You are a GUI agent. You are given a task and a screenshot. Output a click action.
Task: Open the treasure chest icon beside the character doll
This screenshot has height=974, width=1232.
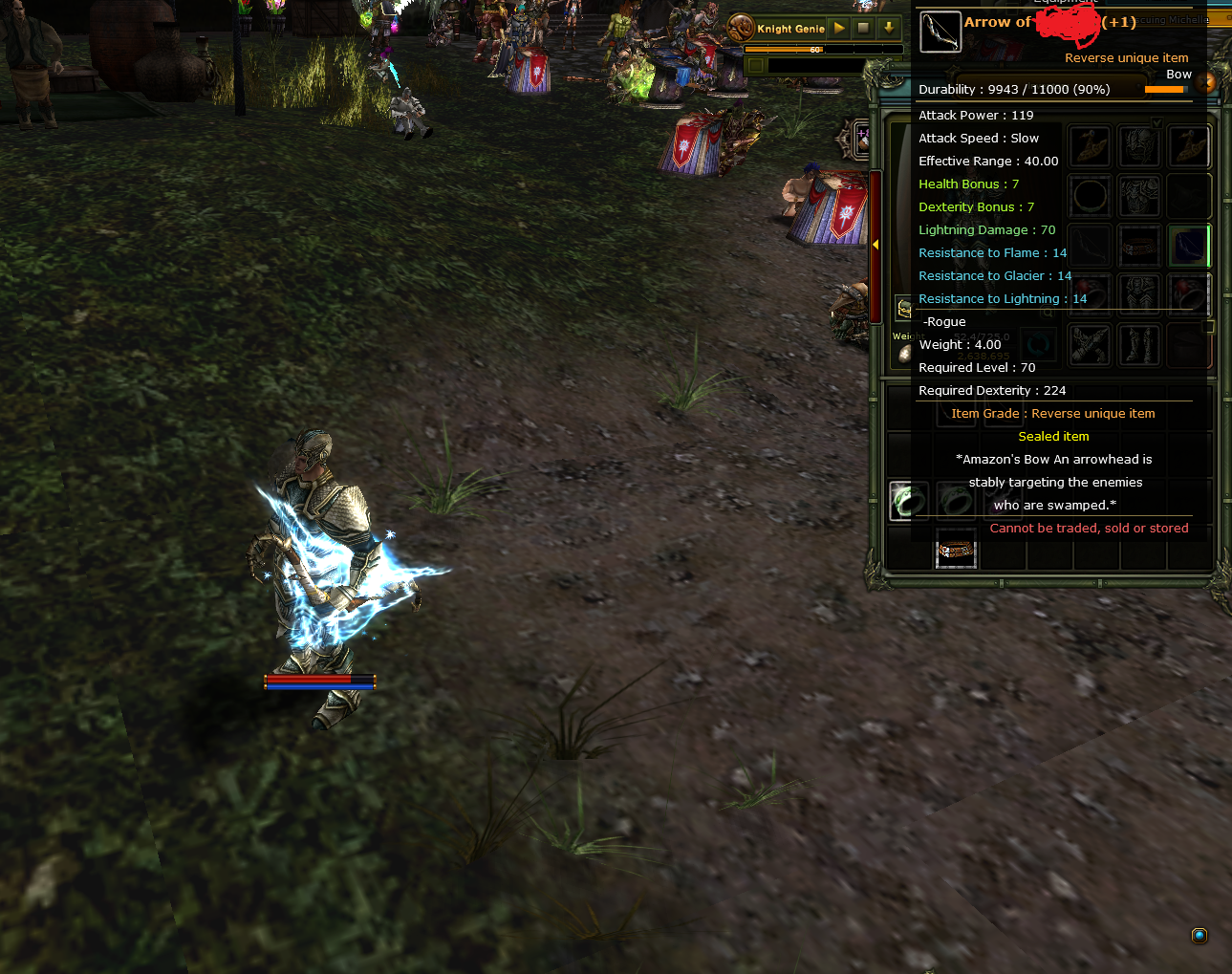pos(905,309)
